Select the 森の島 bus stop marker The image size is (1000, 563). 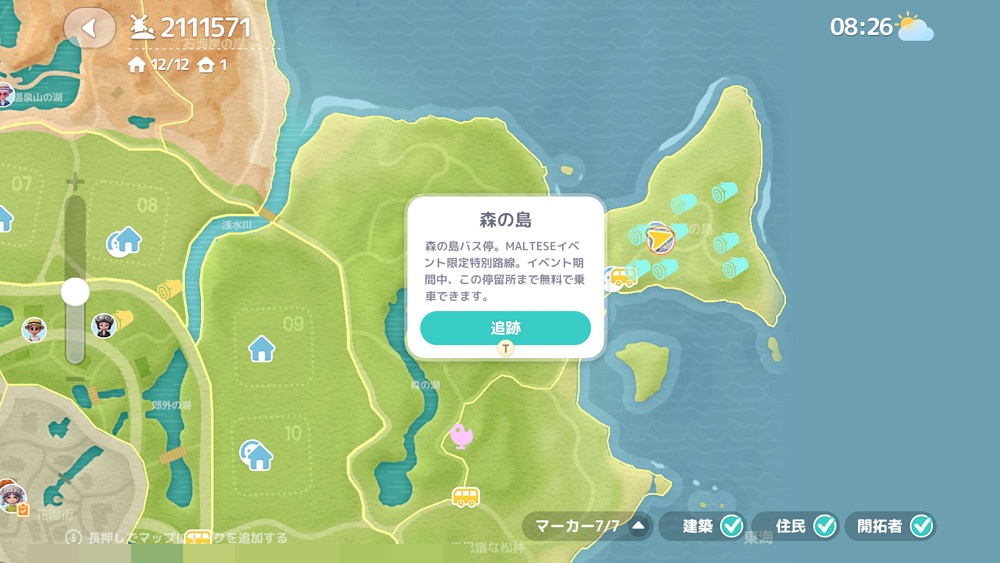623,277
